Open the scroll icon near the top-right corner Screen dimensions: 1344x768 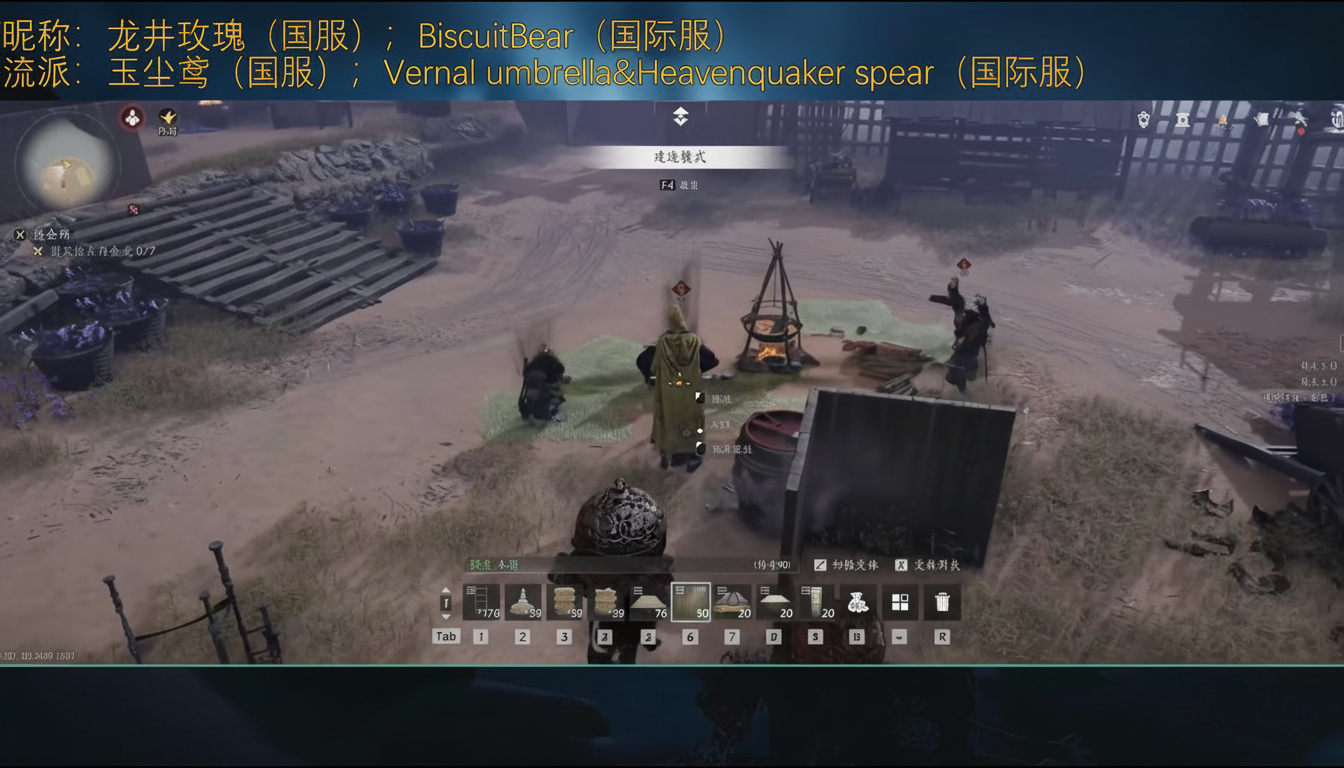tap(1262, 118)
